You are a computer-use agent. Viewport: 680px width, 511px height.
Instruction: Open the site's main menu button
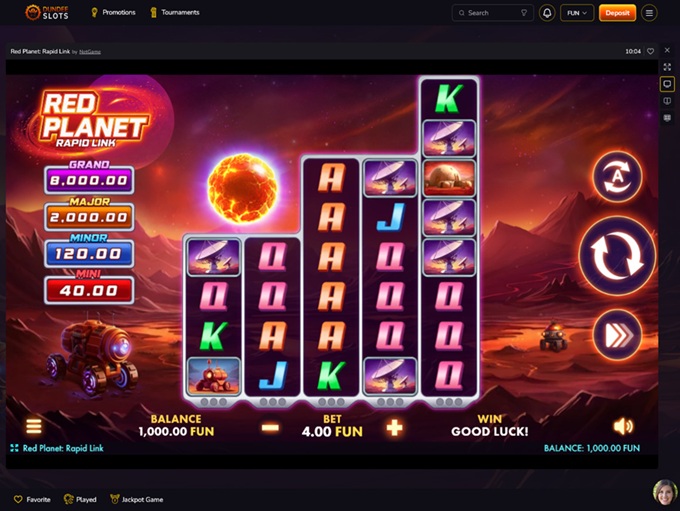(650, 13)
